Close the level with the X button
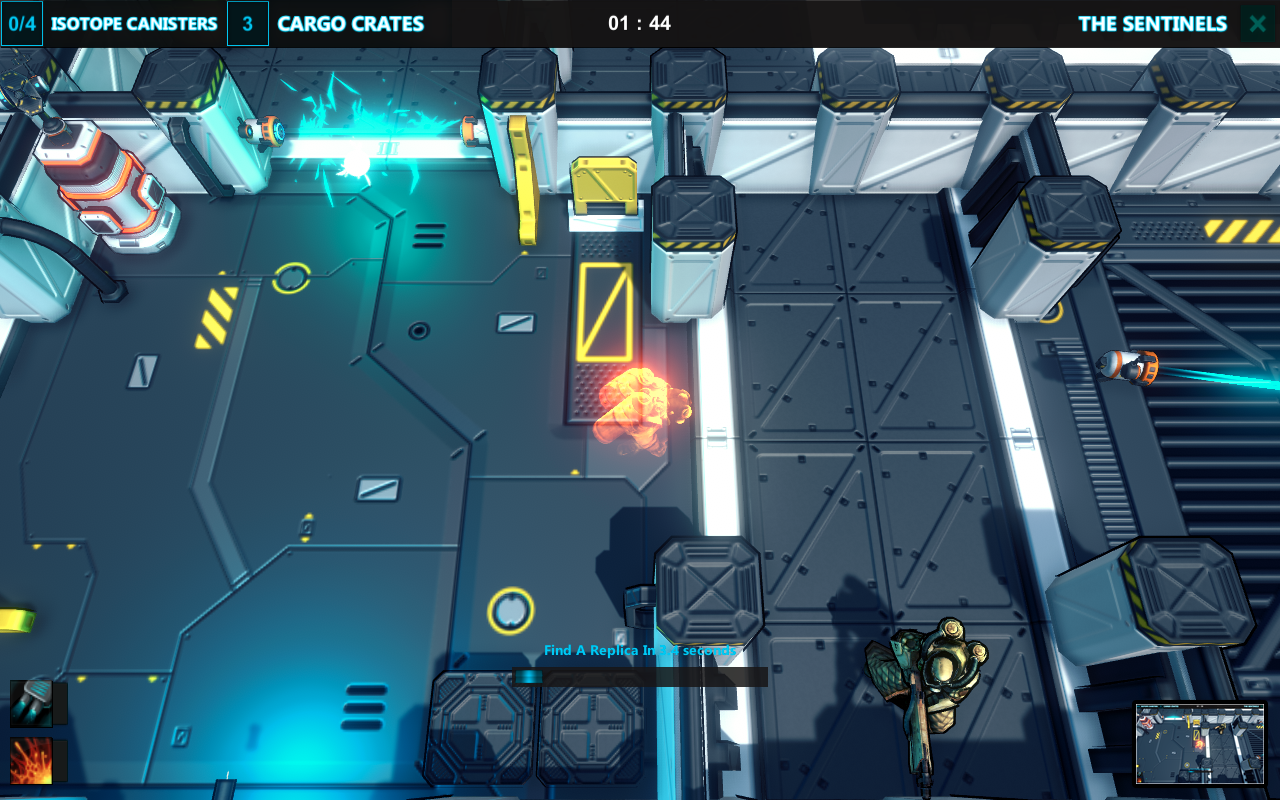 click(x=1258, y=24)
